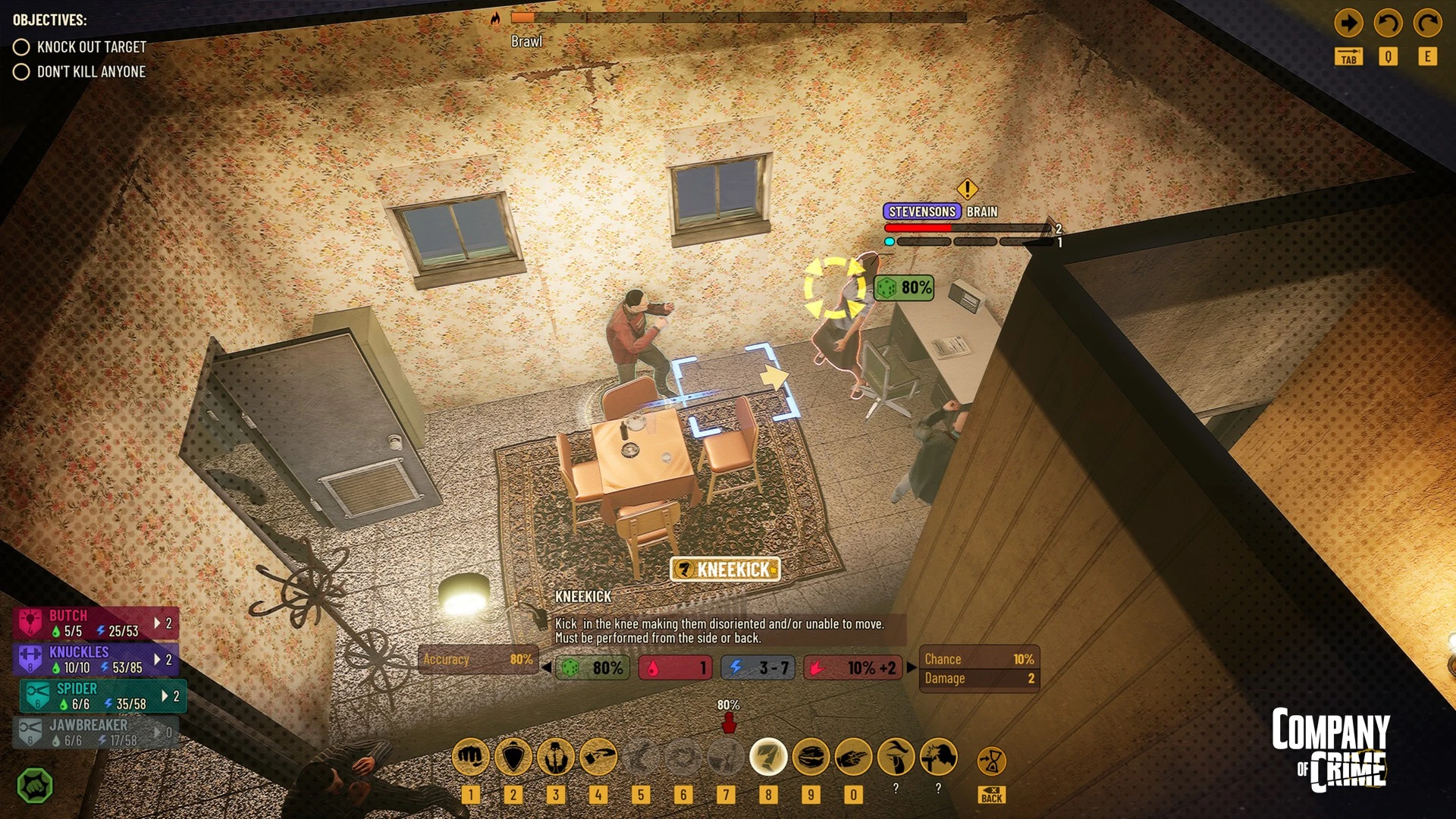
Task: Activate the shield defend ability
Action: click(x=513, y=757)
